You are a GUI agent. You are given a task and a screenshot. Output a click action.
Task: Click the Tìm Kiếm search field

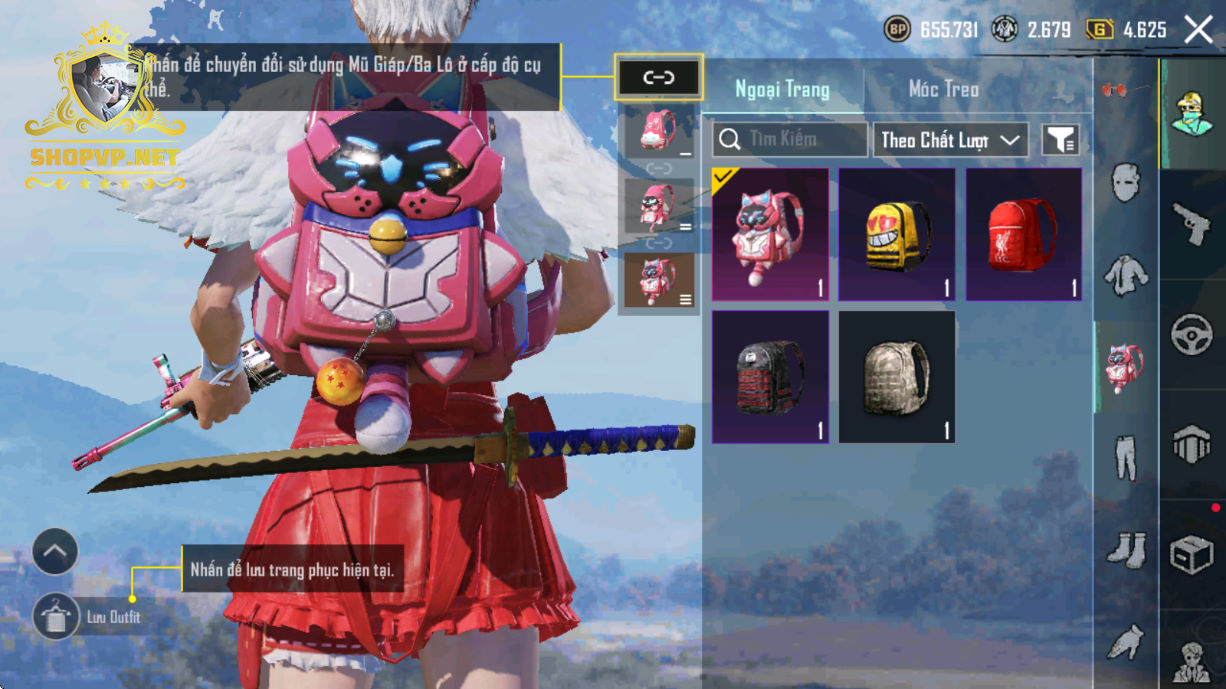[x=790, y=140]
